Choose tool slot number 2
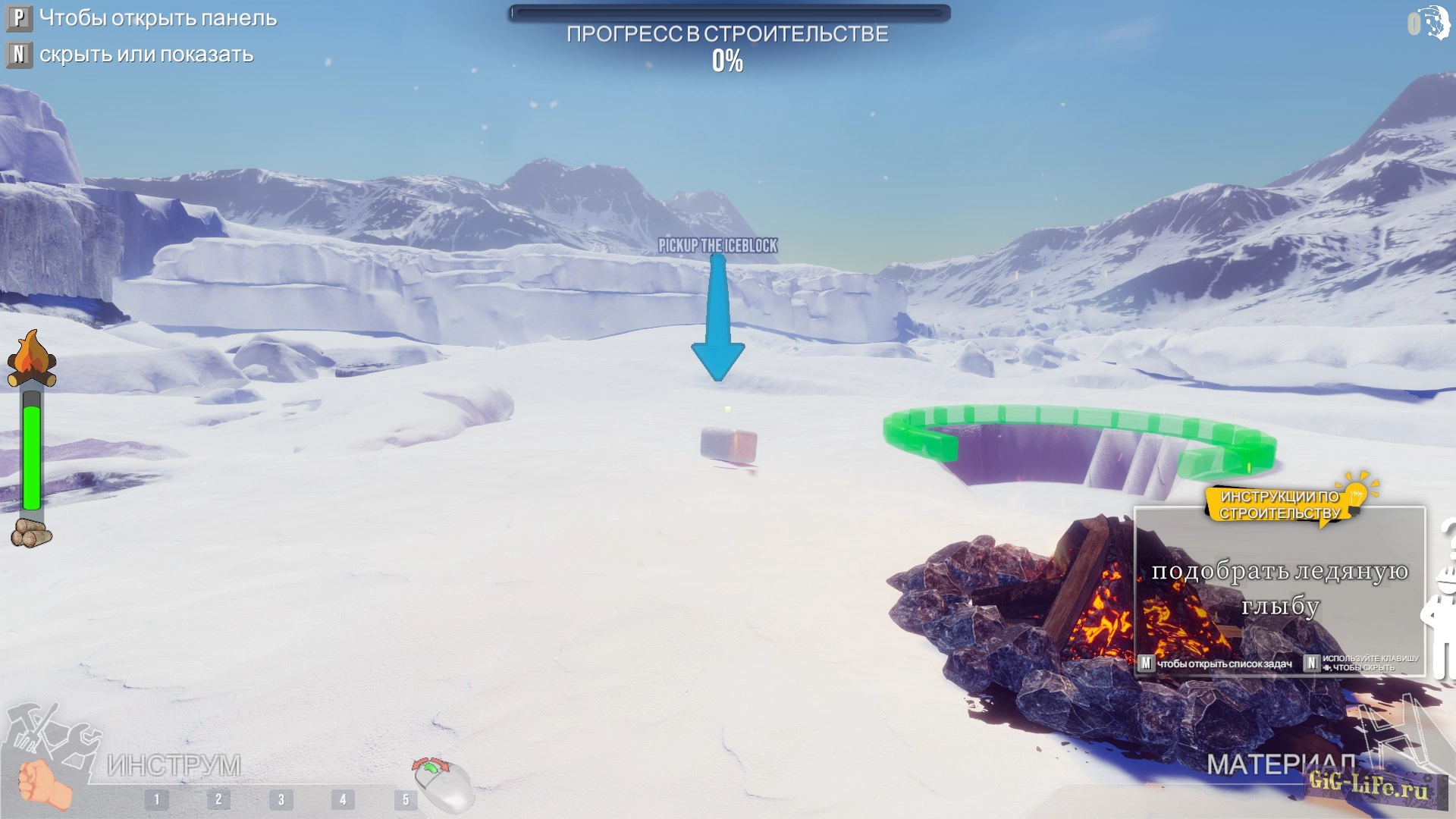The height and width of the screenshot is (819, 1456). pos(218,799)
